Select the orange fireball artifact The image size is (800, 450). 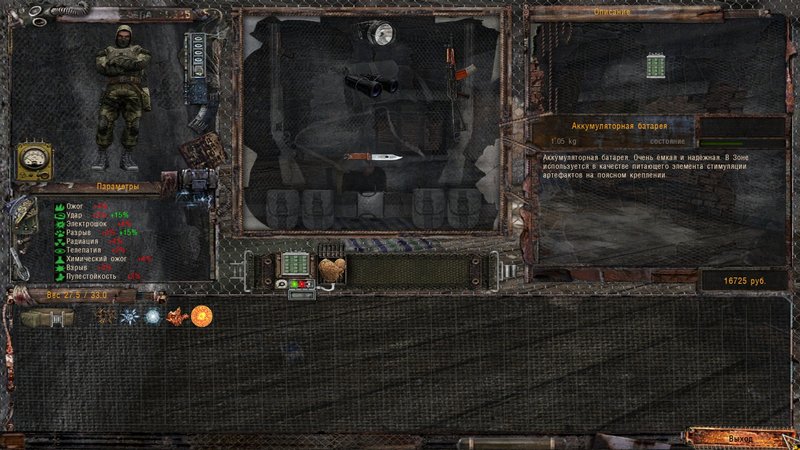click(201, 315)
